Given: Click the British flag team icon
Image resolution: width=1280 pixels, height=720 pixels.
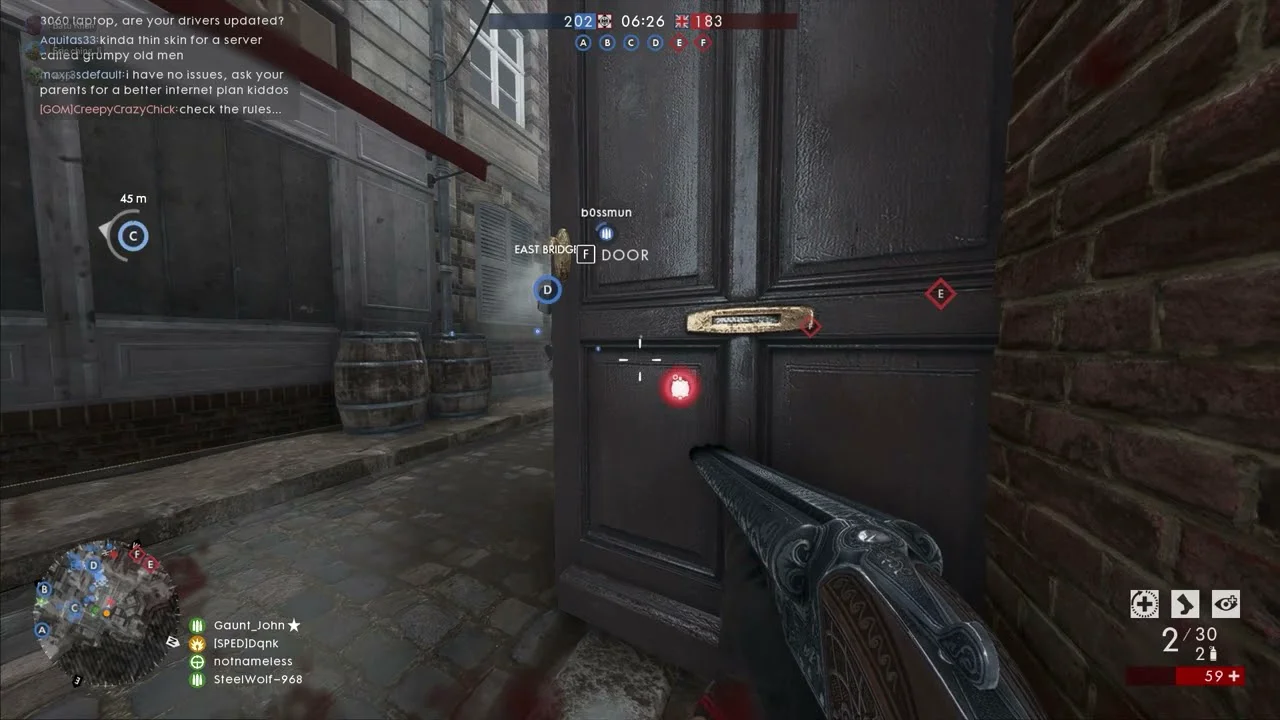Looking at the screenshot, I should click(683, 21).
